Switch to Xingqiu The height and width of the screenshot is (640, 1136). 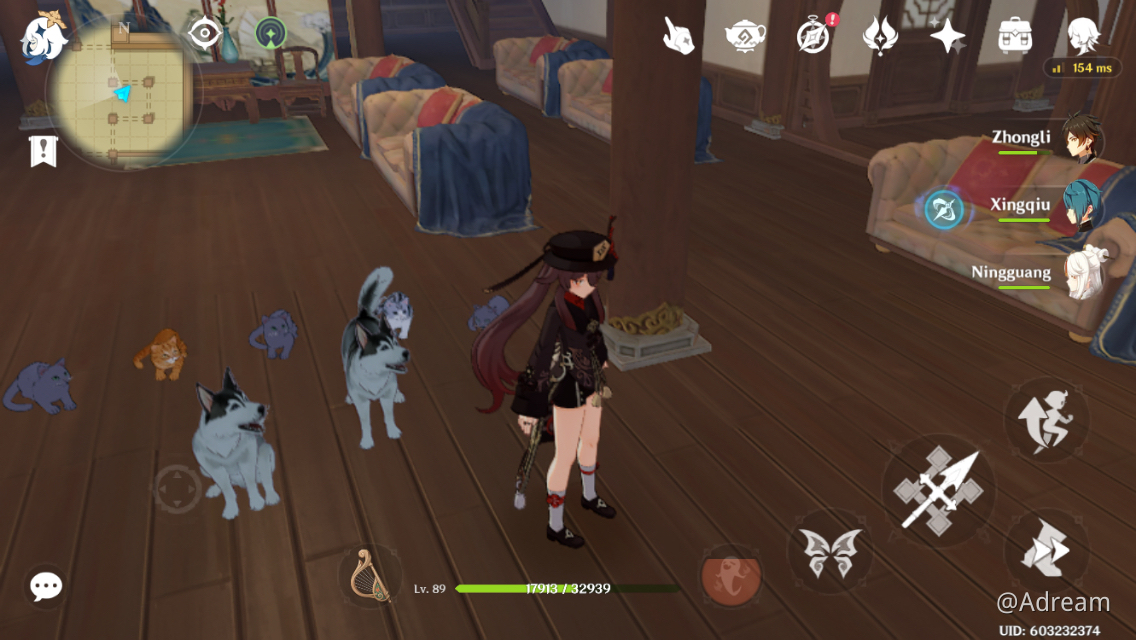(1082, 207)
